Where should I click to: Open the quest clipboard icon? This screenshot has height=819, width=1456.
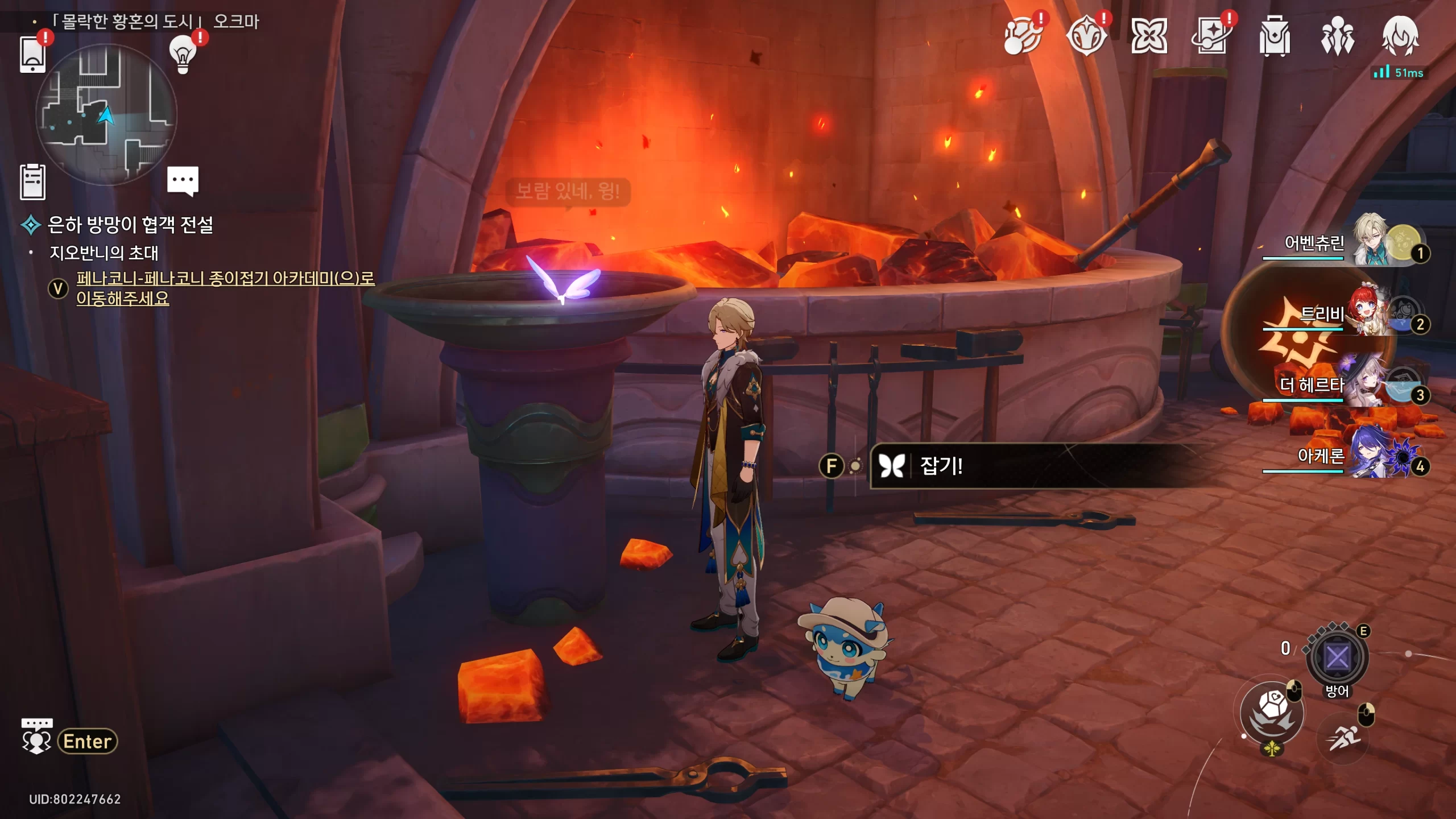pos(32,182)
